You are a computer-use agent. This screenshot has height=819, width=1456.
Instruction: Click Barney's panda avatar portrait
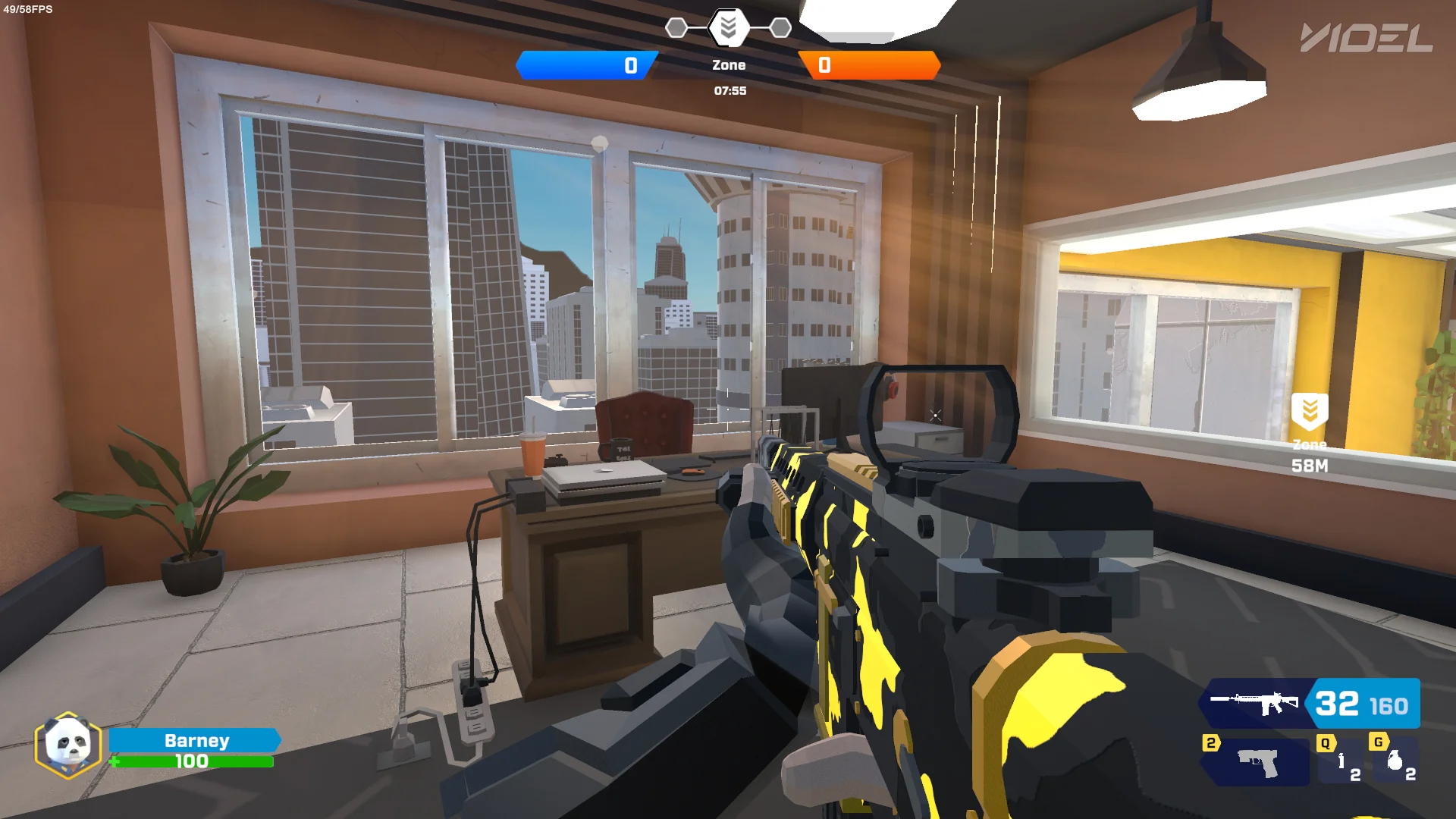click(x=68, y=745)
